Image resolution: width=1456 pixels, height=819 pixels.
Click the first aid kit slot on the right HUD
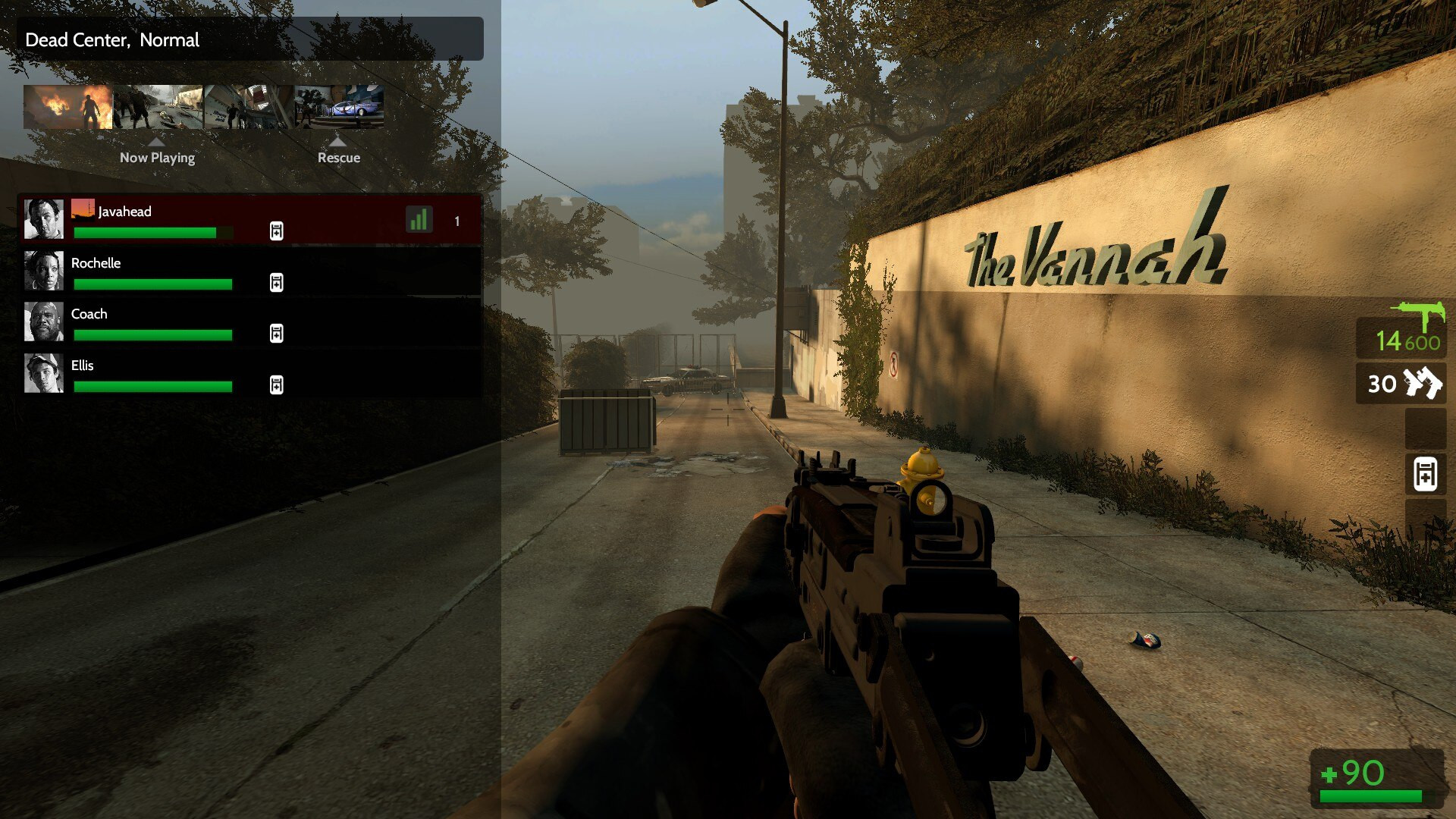coord(1425,474)
